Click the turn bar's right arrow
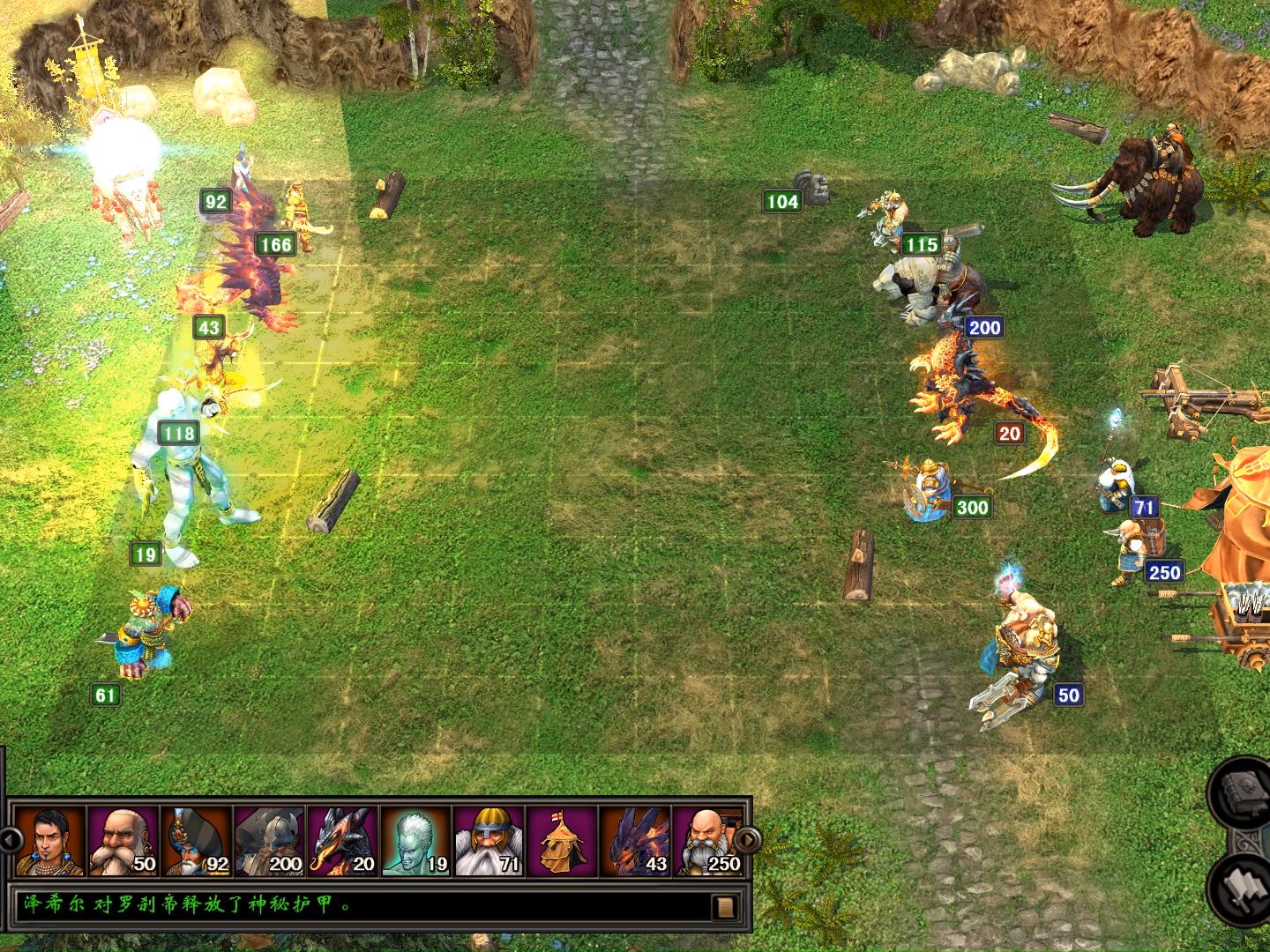 point(747,839)
